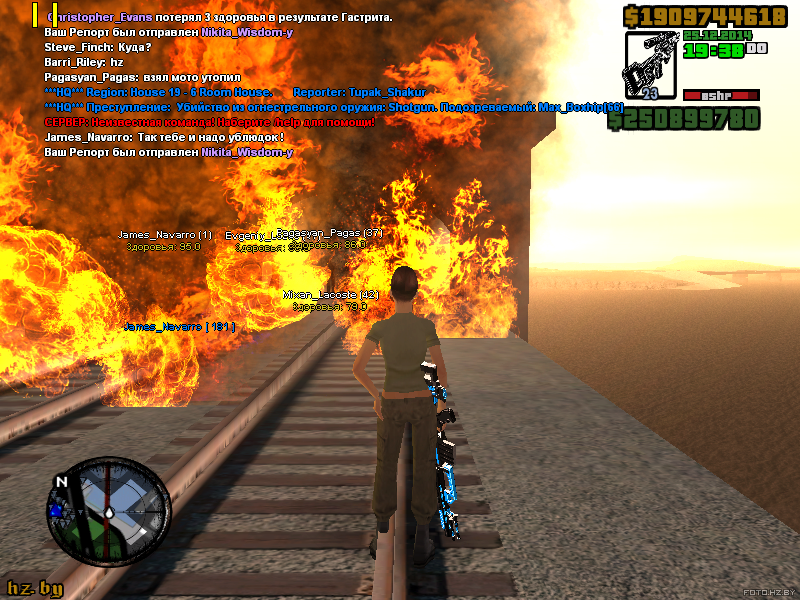Click the hz.by watermark logo

coord(35,588)
